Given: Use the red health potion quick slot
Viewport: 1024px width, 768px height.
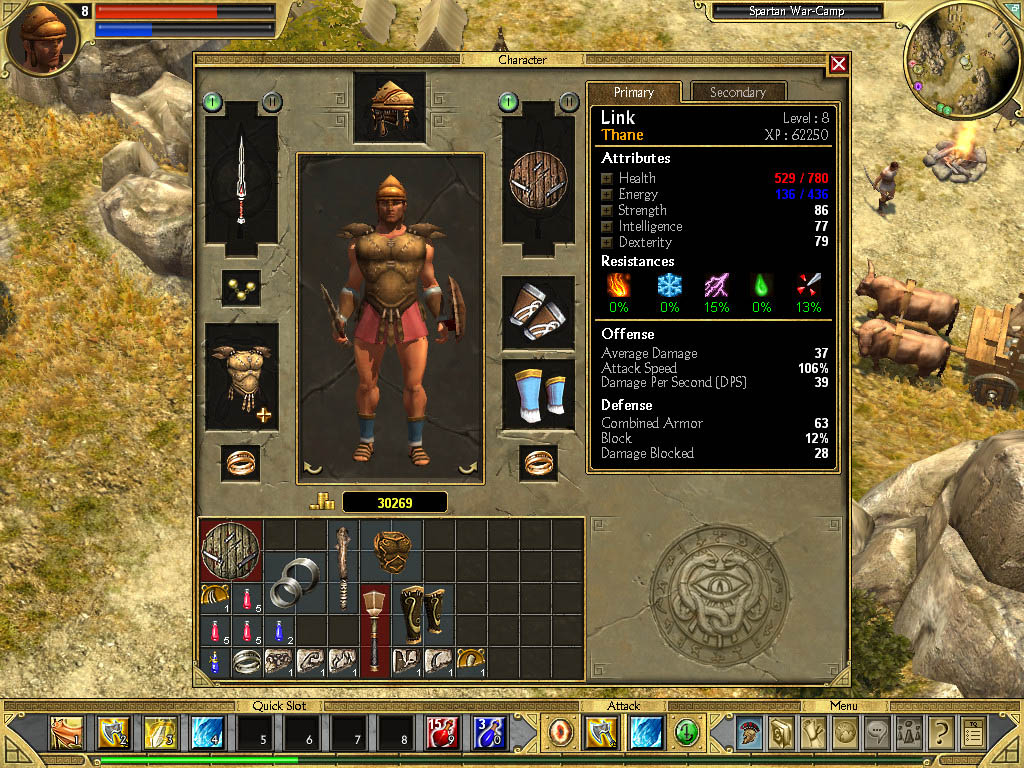Looking at the screenshot, I should coord(442,734).
